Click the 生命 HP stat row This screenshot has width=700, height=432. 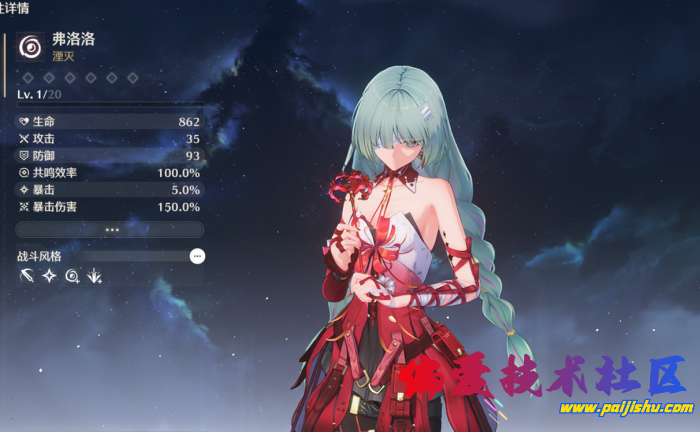click(x=110, y=121)
